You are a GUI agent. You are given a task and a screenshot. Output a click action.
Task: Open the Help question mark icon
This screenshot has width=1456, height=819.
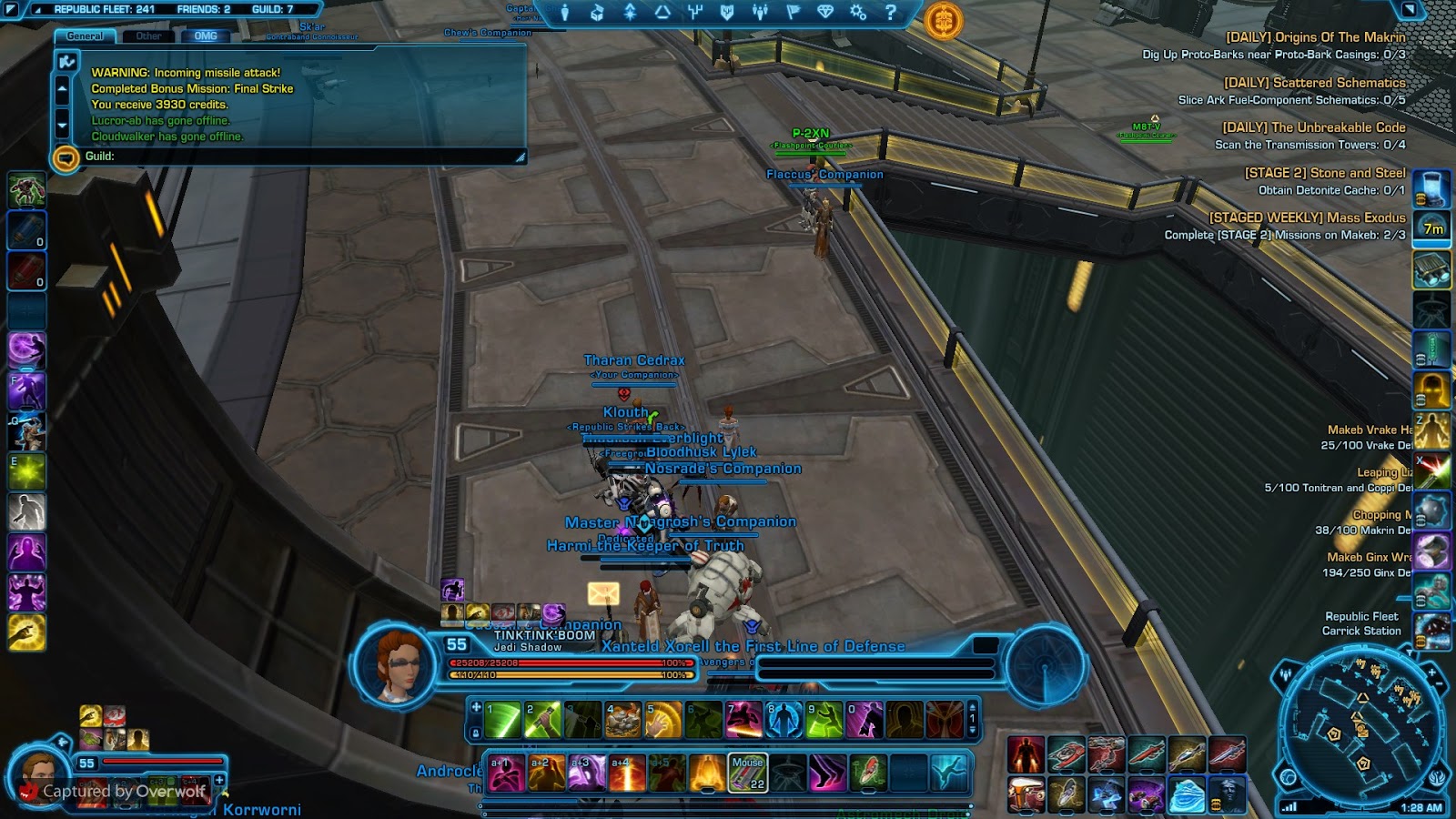coord(891,11)
